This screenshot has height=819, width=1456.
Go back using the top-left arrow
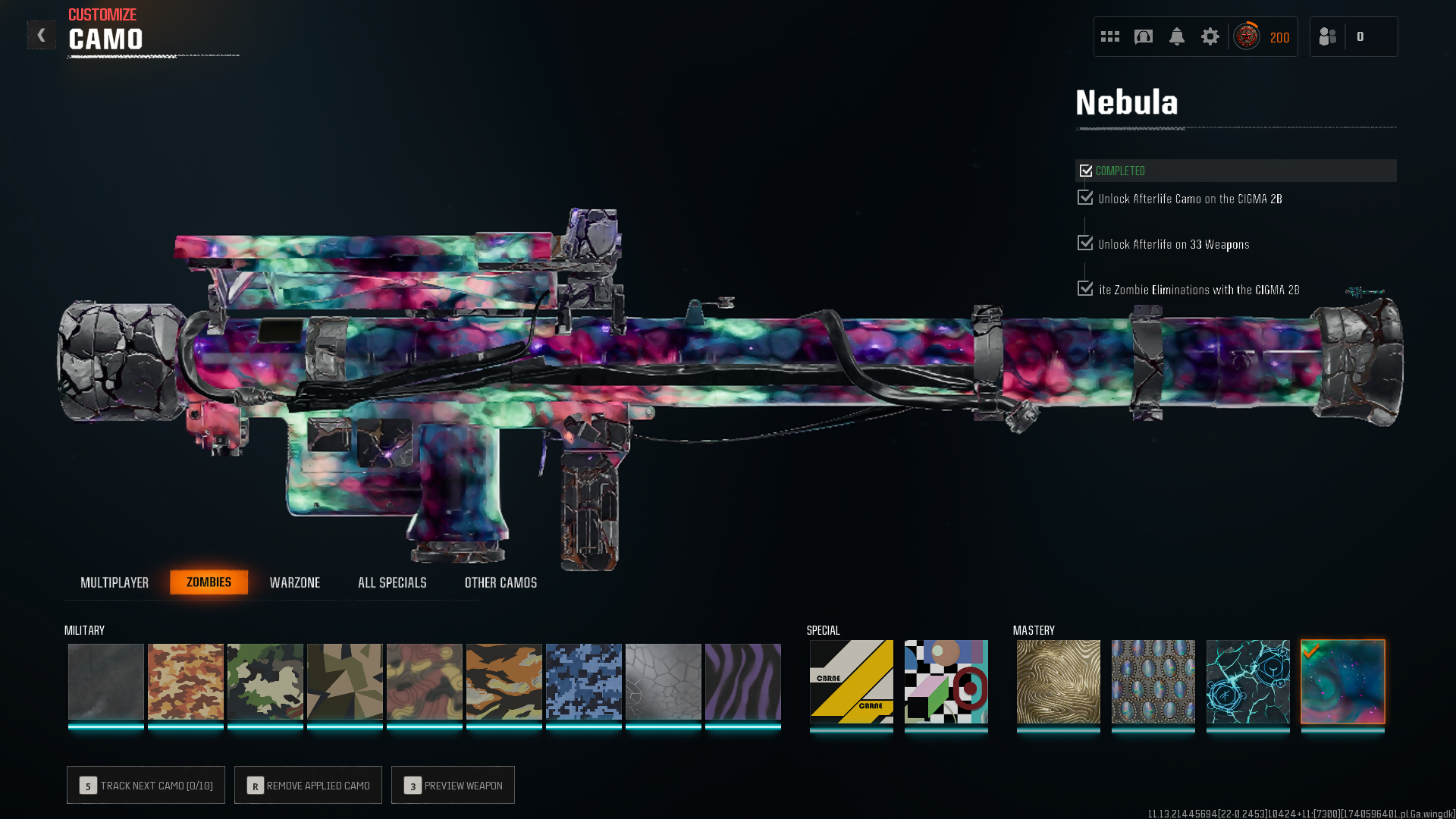(x=41, y=35)
